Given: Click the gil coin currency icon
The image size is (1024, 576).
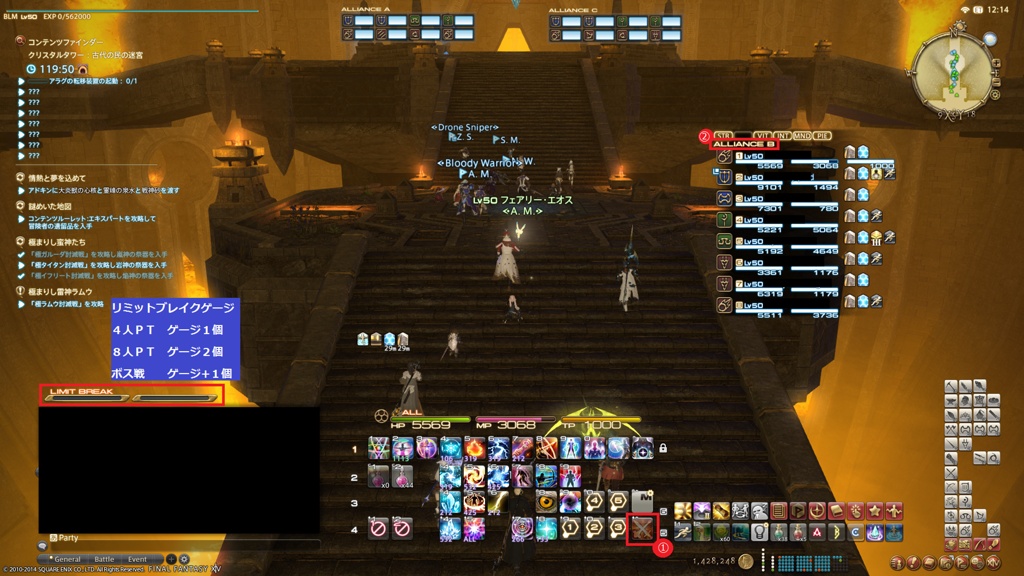Looking at the screenshot, I should click(746, 561).
